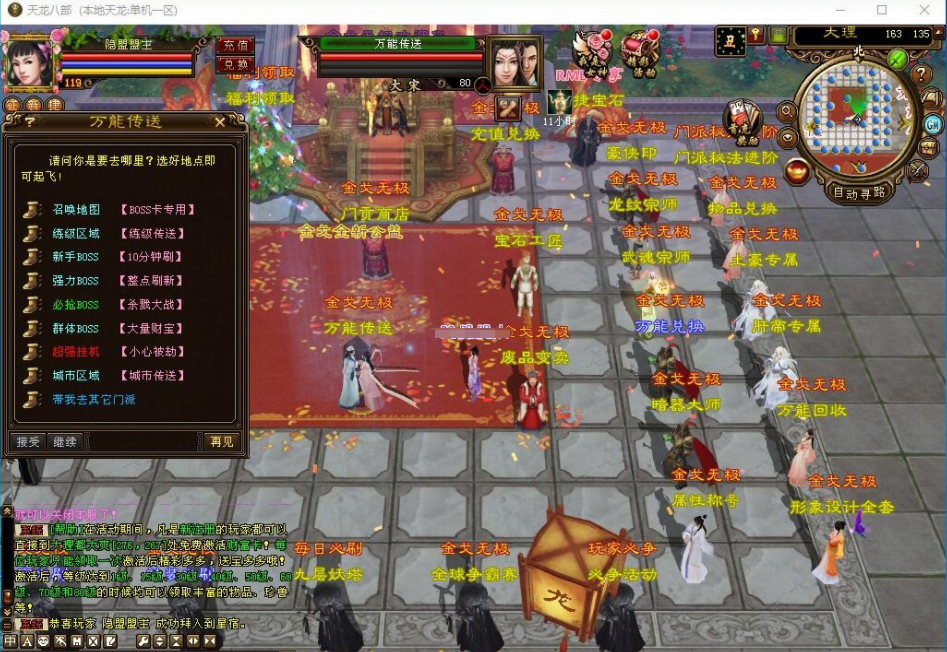Choose the 召唤地图 teleport option

point(76,210)
